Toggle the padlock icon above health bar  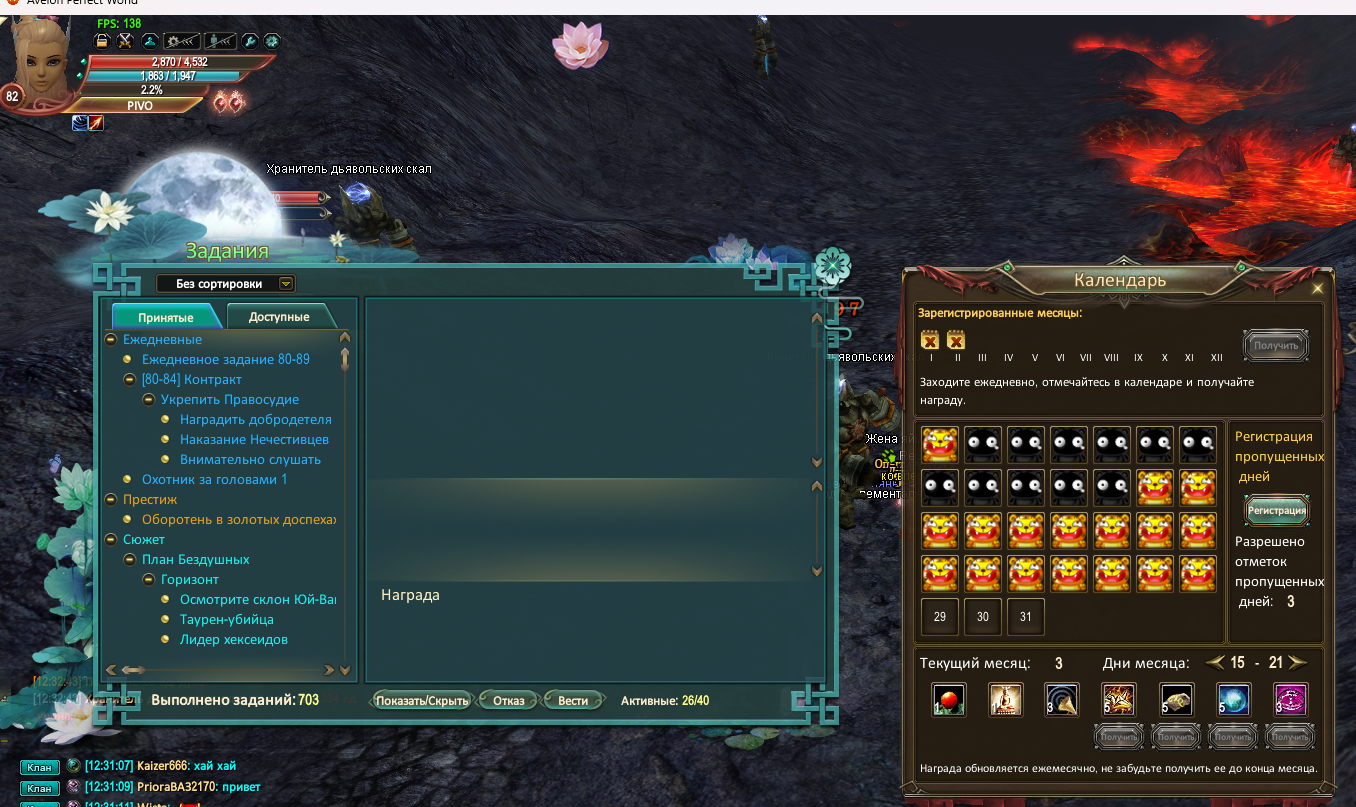coord(101,41)
